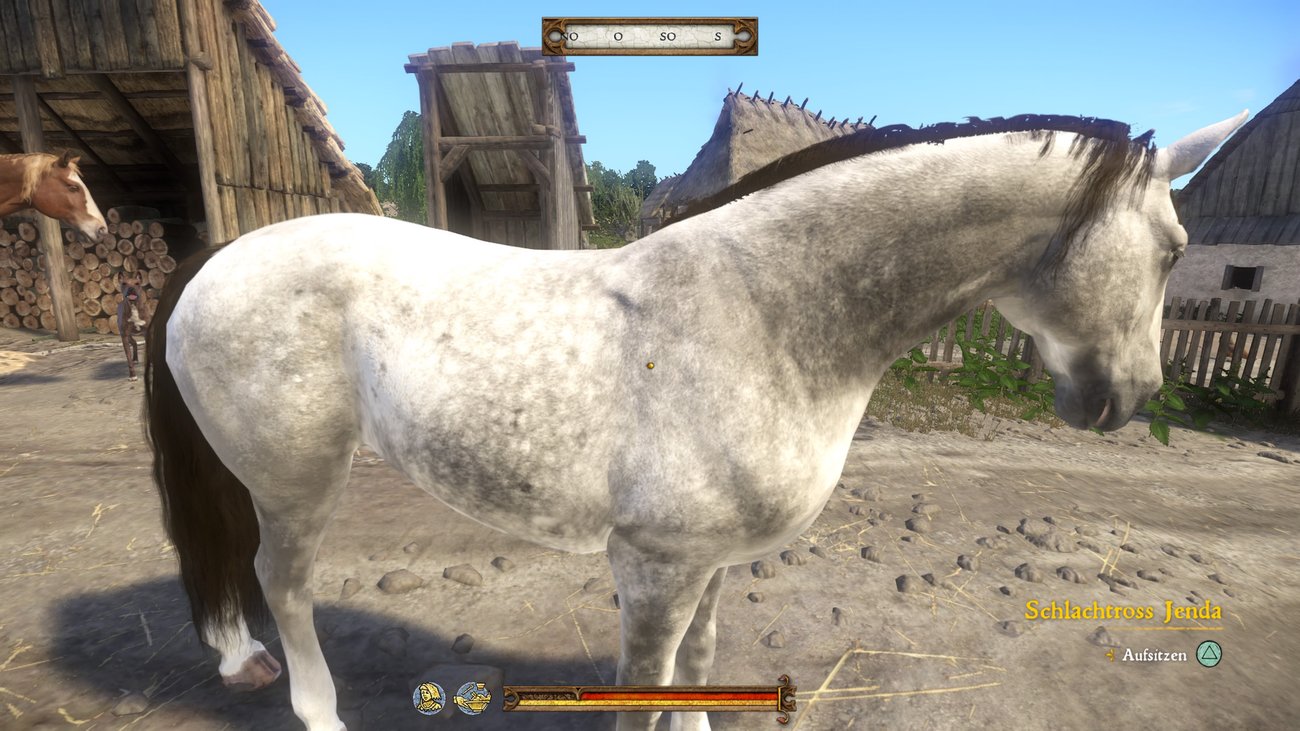Click the food bowl nourishment buff icon
Screen dimensions: 1300x731
[472, 697]
